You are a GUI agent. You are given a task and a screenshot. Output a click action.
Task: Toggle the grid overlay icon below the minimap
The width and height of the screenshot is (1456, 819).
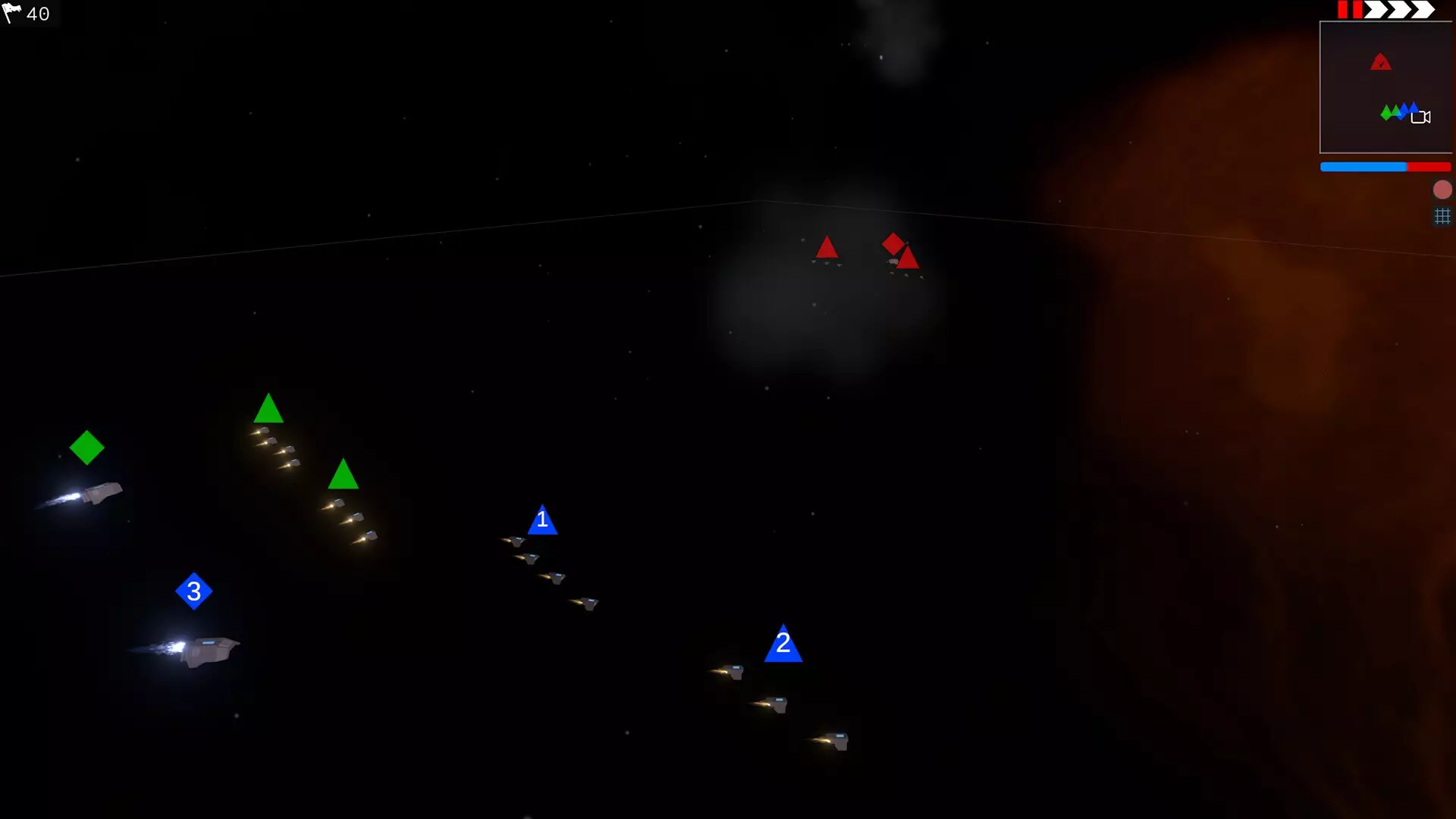point(1442,217)
